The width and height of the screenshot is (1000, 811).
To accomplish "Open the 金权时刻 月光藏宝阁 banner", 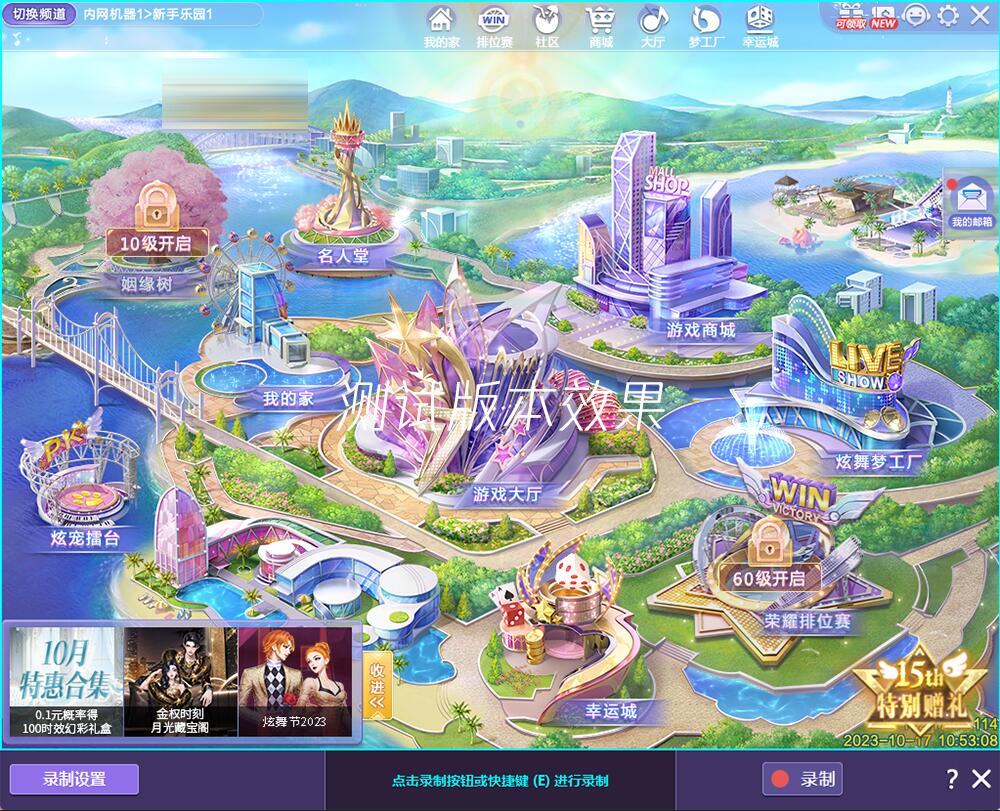I will [180, 680].
